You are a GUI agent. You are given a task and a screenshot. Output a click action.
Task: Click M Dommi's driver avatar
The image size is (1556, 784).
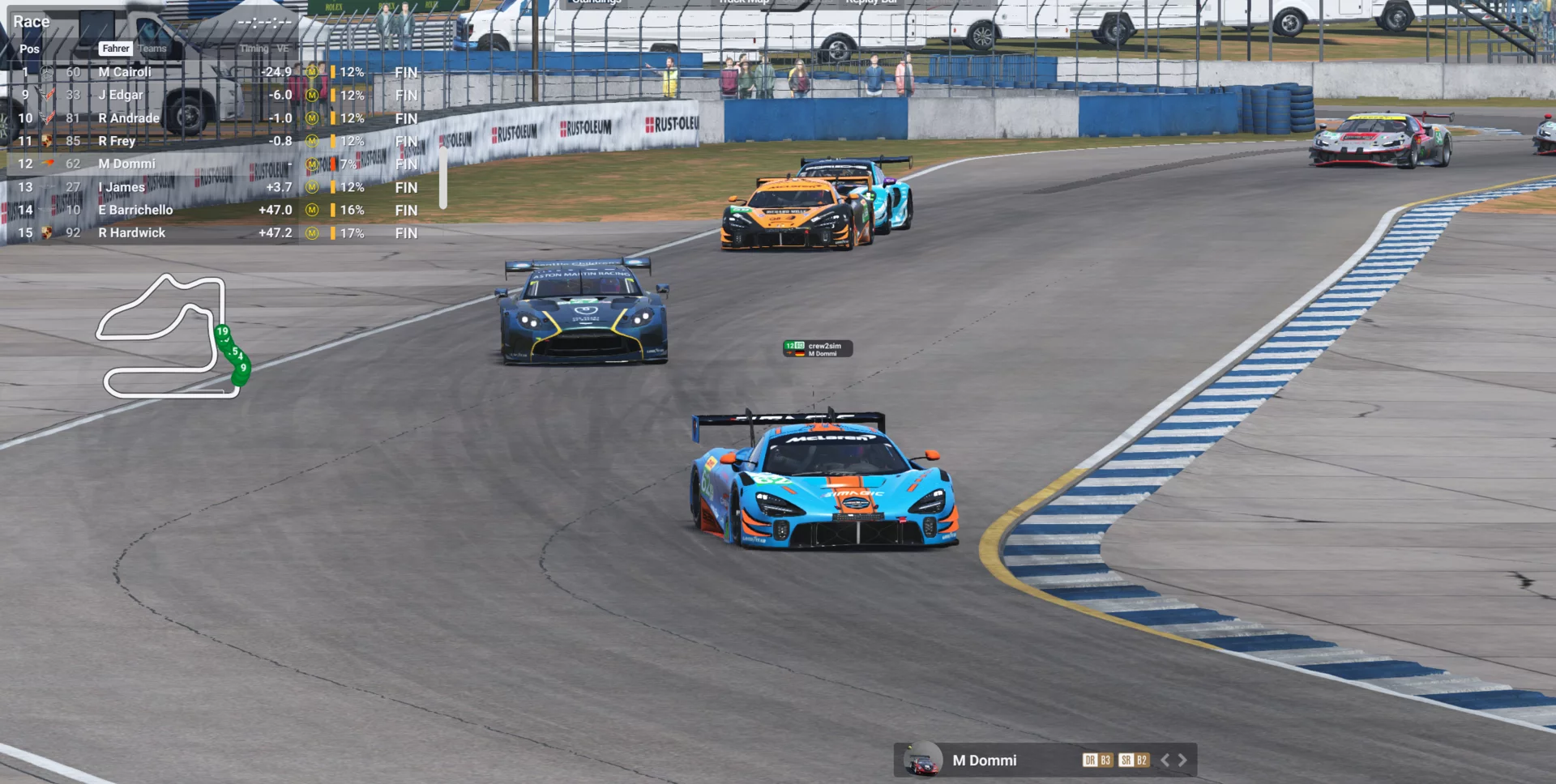pos(922,760)
